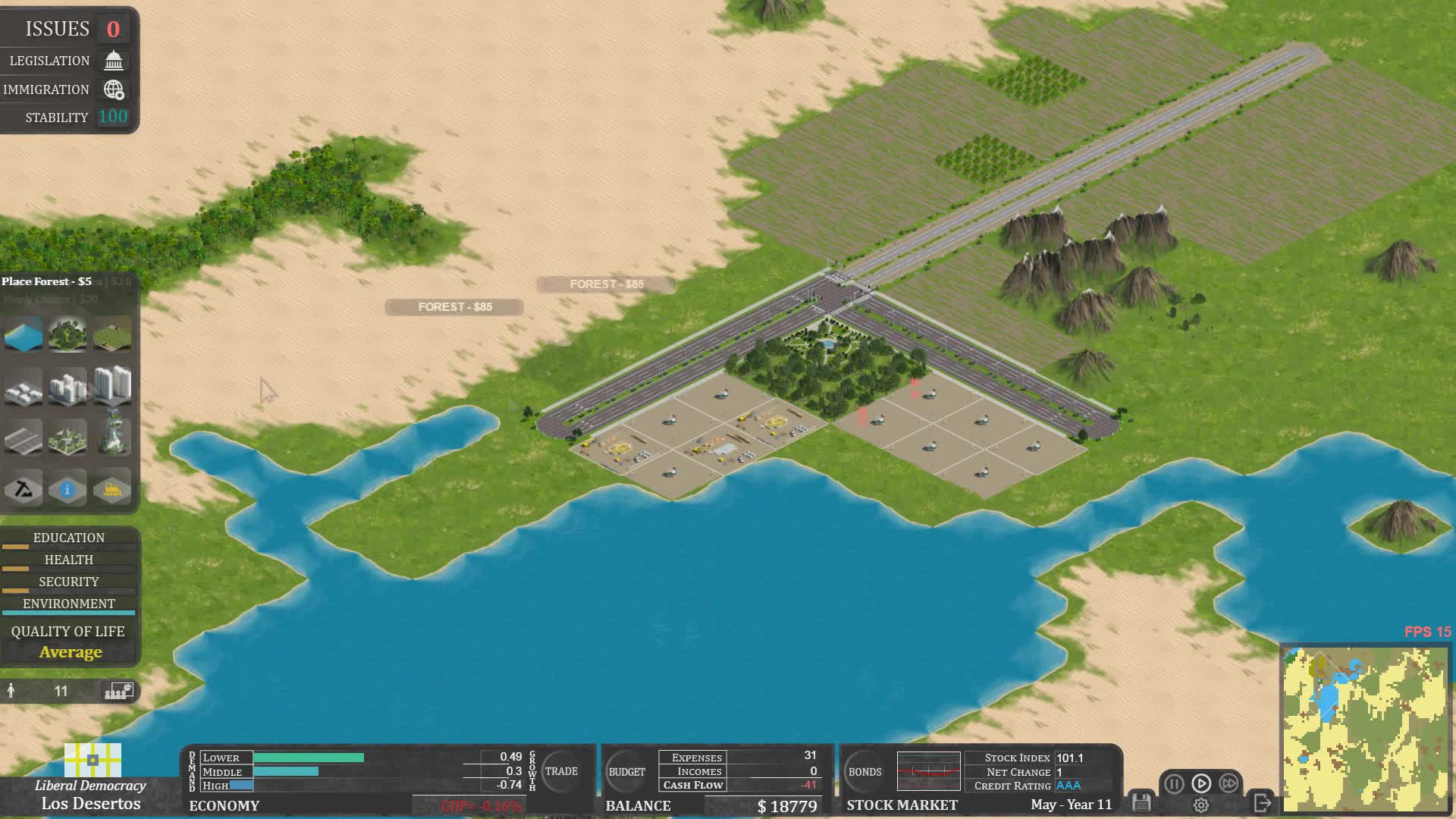The width and height of the screenshot is (1456, 819).
Task: Select the demolish pickaxe tool
Action: pyautogui.click(x=23, y=488)
